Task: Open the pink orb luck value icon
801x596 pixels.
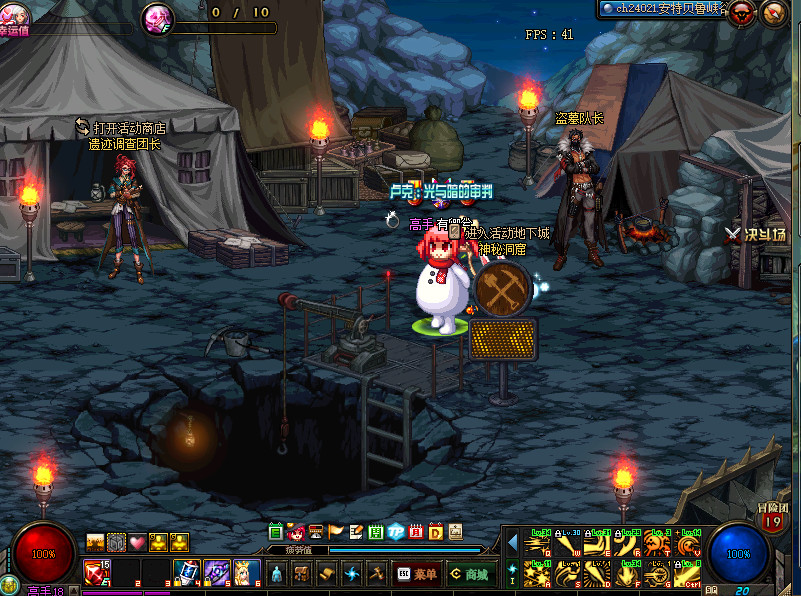Action: (157, 17)
